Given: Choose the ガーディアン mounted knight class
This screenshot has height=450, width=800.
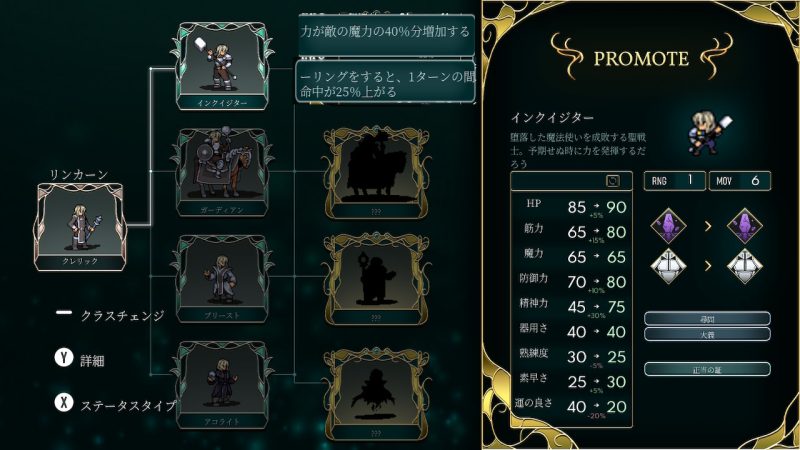Looking at the screenshot, I should point(224,170).
